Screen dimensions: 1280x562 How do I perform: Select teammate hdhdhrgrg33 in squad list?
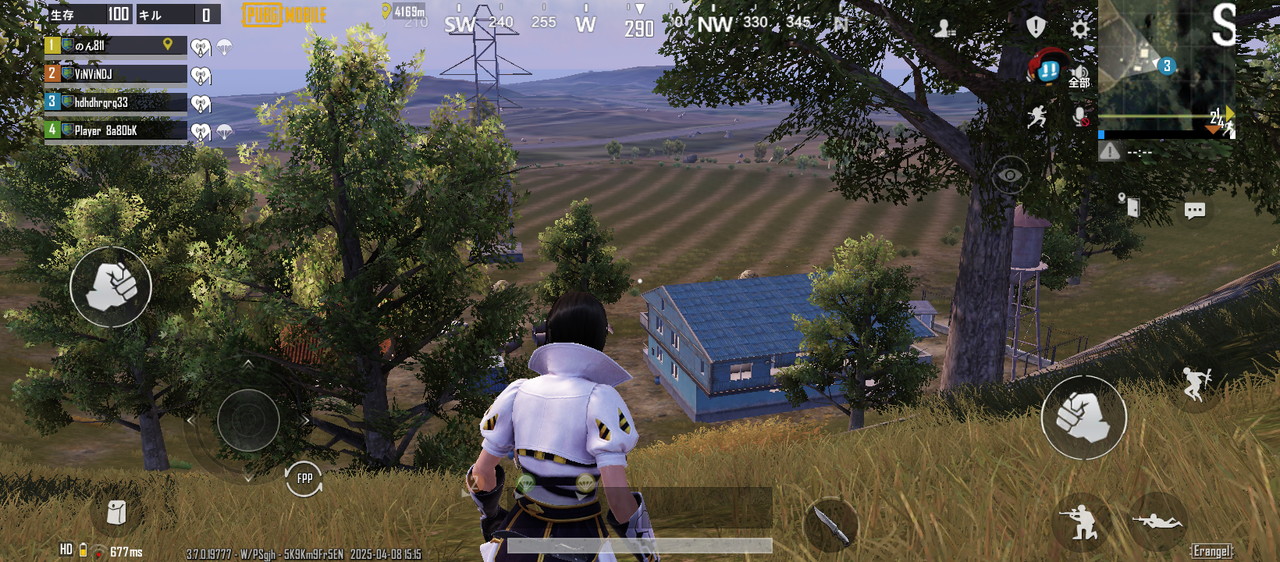tap(115, 102)
